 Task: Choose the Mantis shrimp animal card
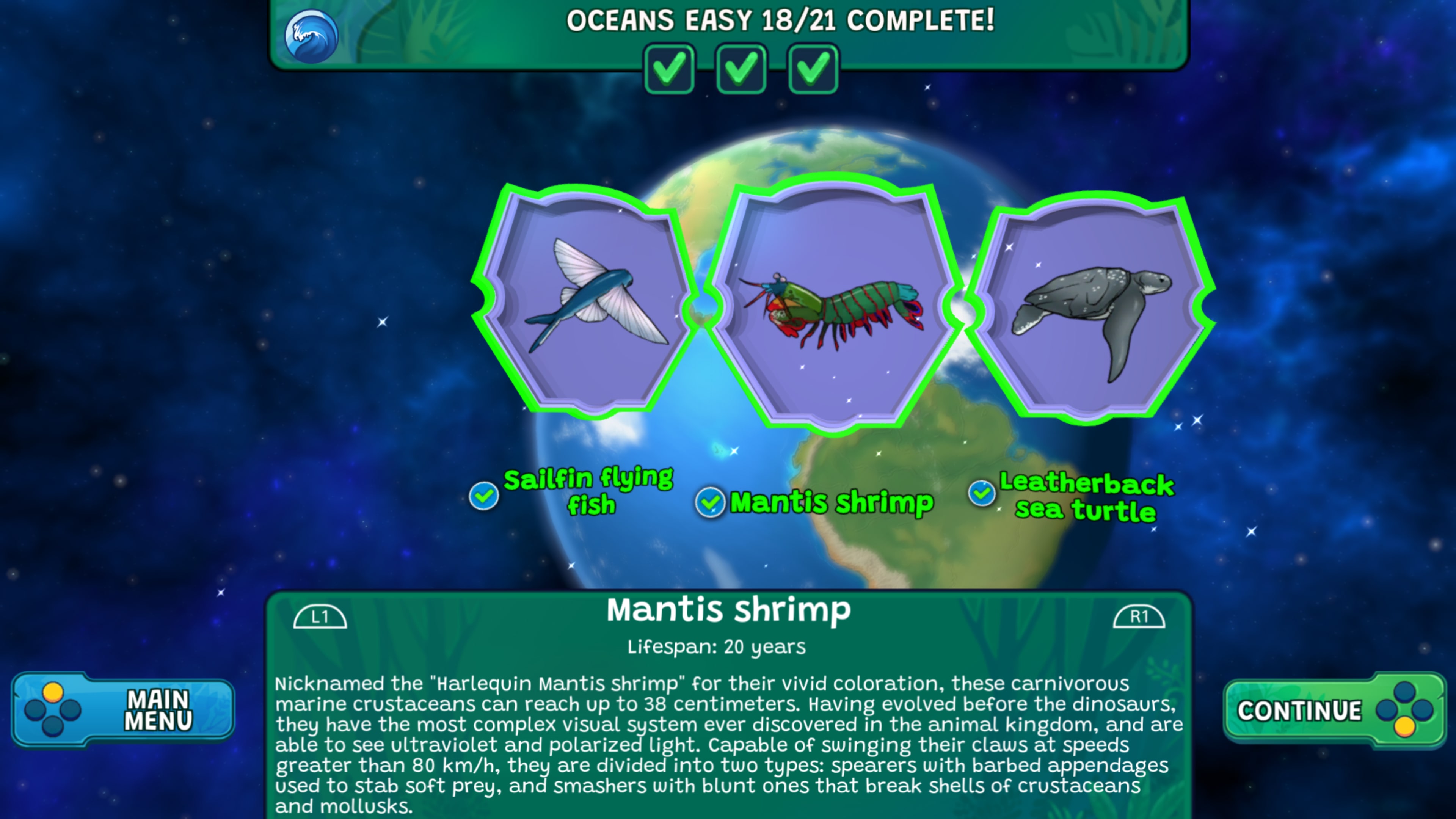[x=833, y=305]
